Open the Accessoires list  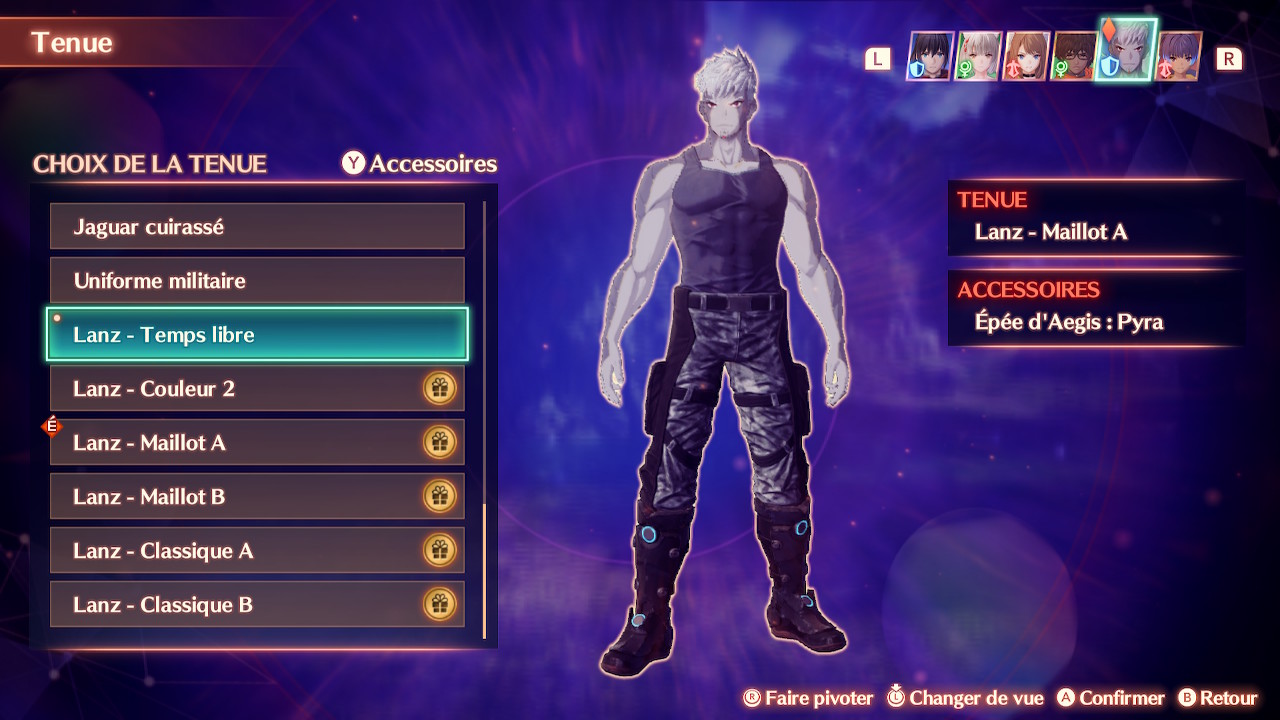pos(420,164)
